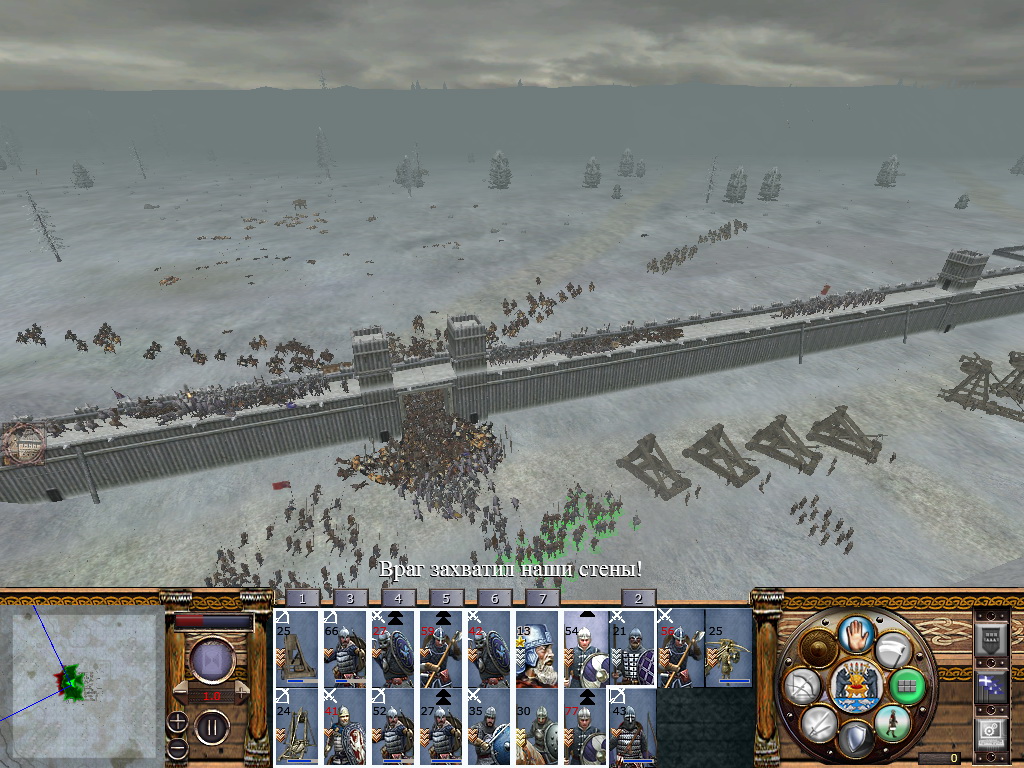Select the bearded general's unit card

click(x=537, y=649)
